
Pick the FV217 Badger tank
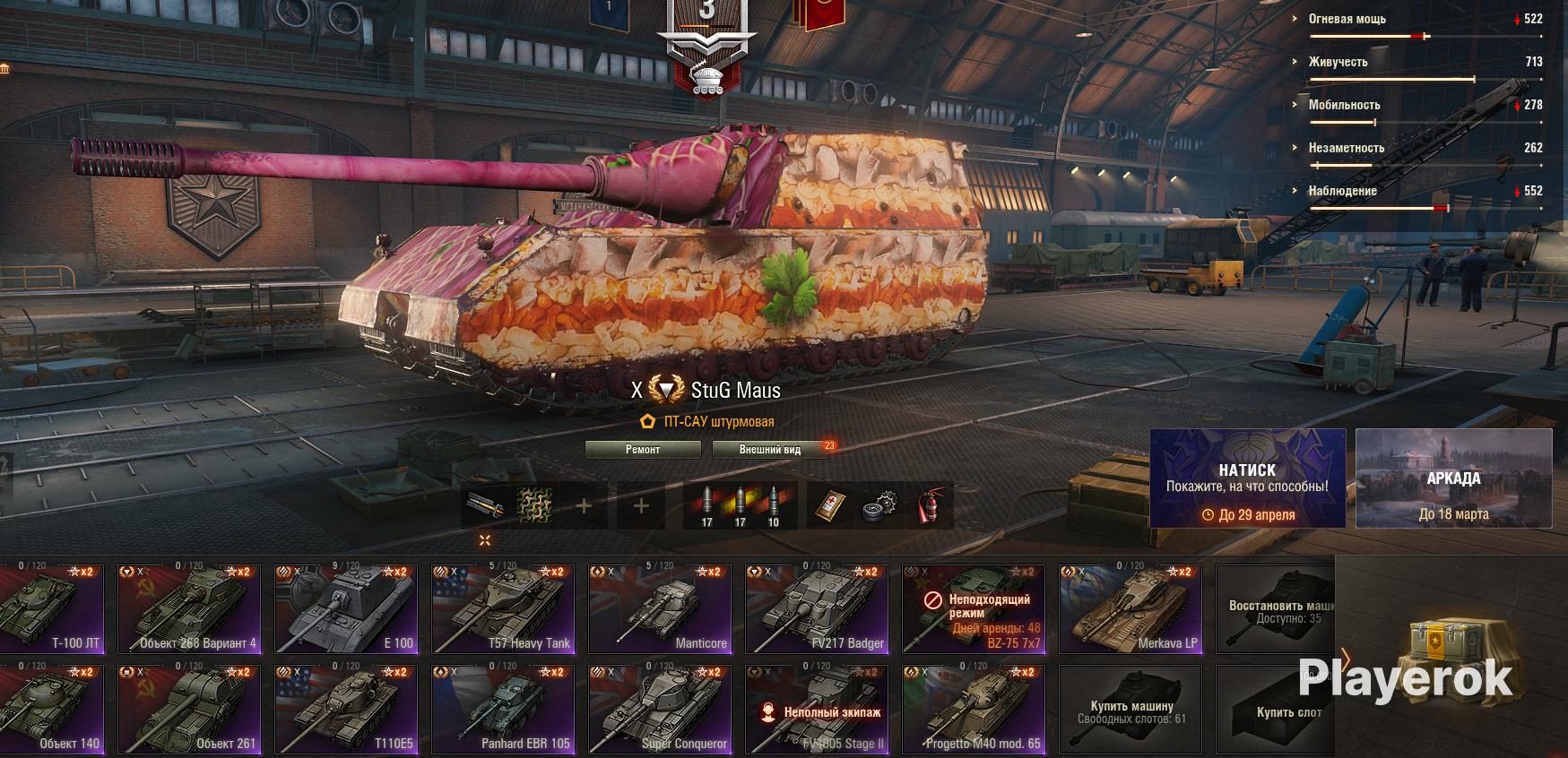[817, 608]
